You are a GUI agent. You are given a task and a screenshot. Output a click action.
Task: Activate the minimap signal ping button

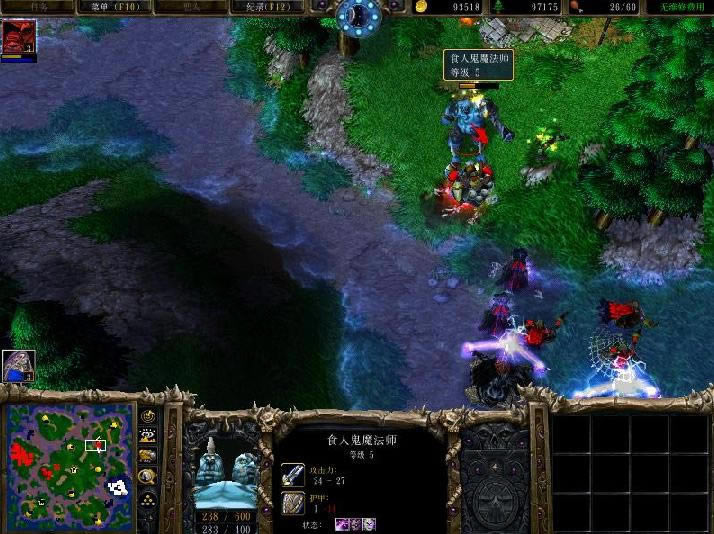click(148, 416)
